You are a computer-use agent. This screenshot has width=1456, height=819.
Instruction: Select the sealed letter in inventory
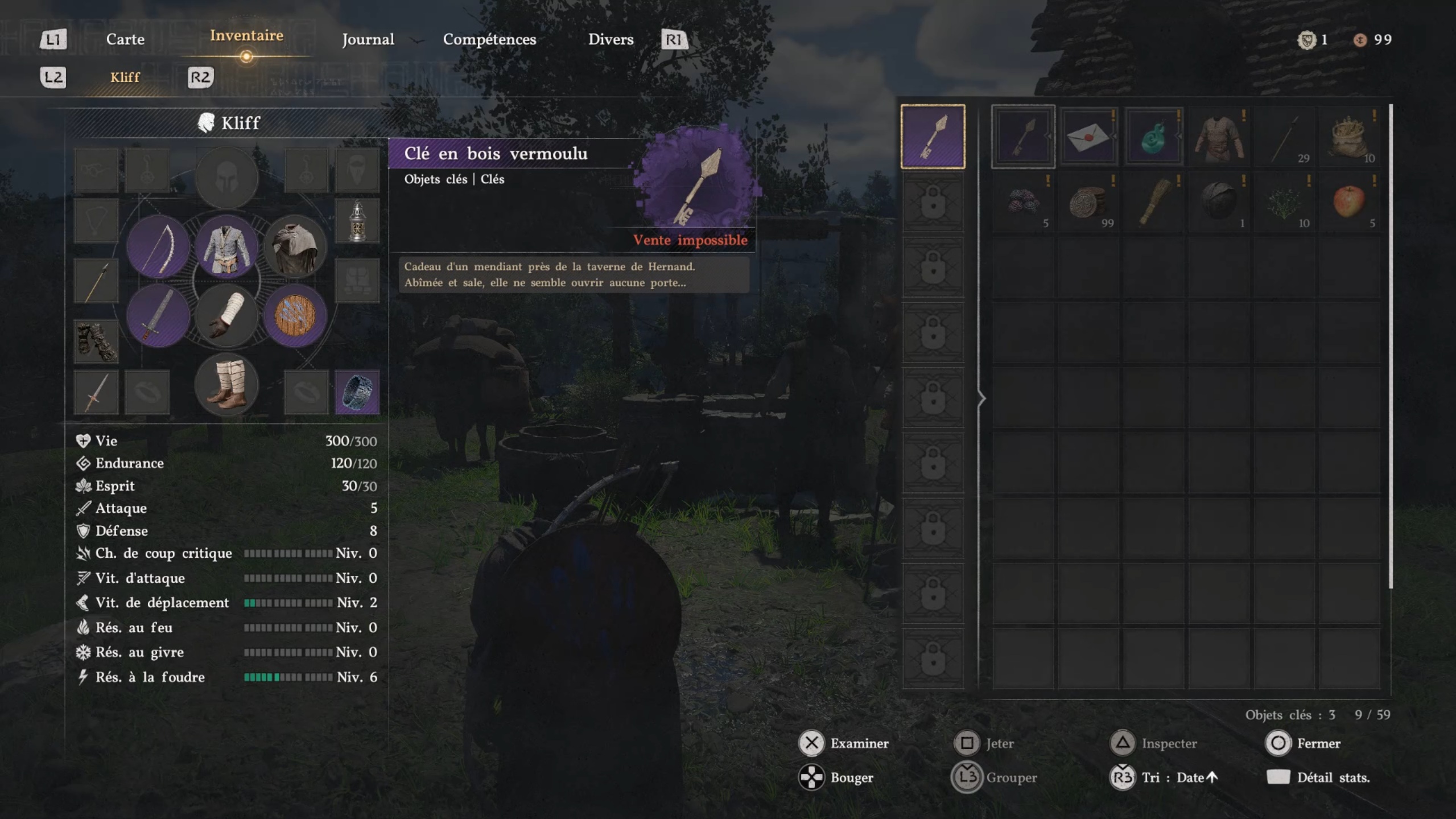[1088, 137]
